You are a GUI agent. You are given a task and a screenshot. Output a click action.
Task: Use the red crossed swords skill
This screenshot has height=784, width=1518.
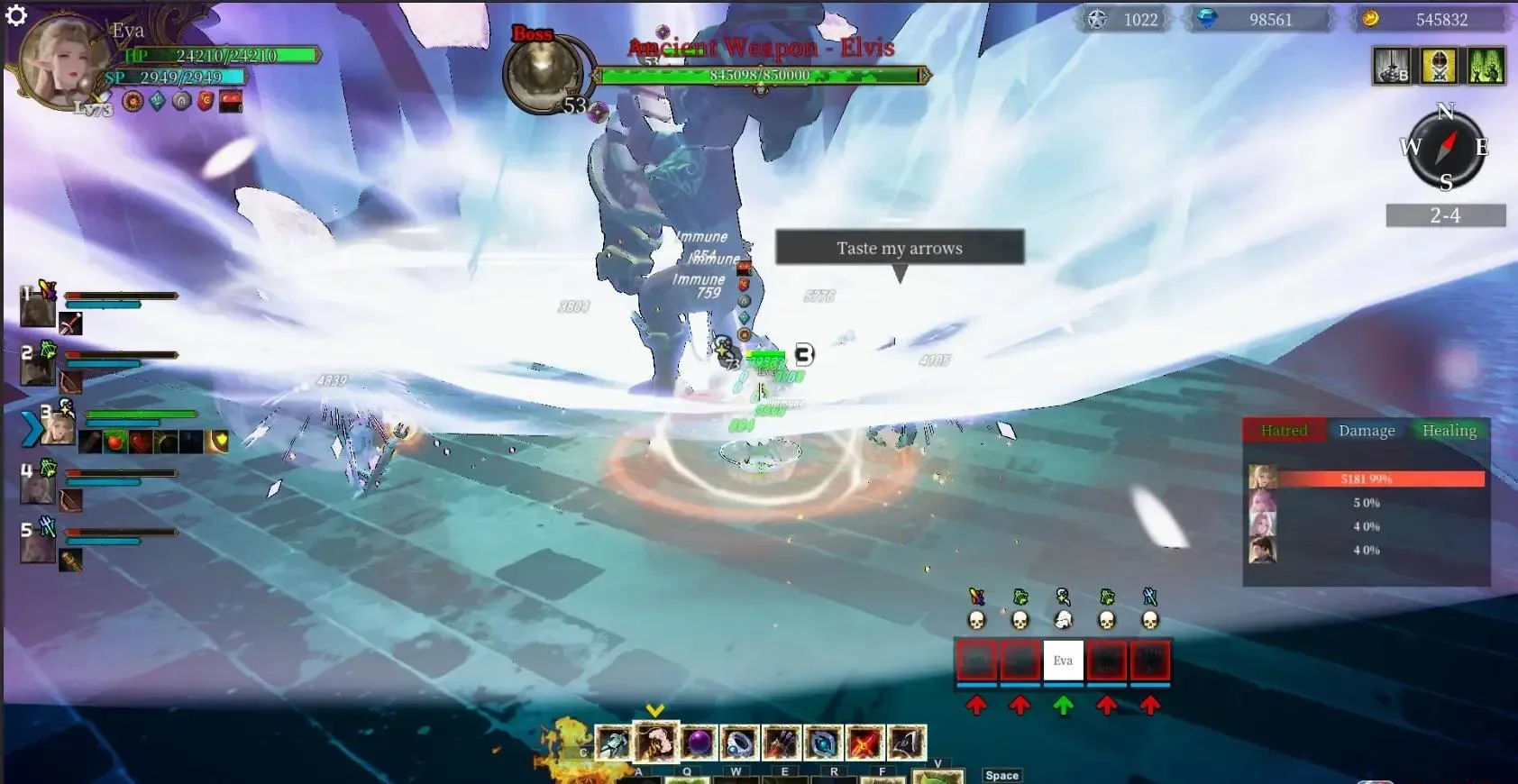tap(863, 743)
